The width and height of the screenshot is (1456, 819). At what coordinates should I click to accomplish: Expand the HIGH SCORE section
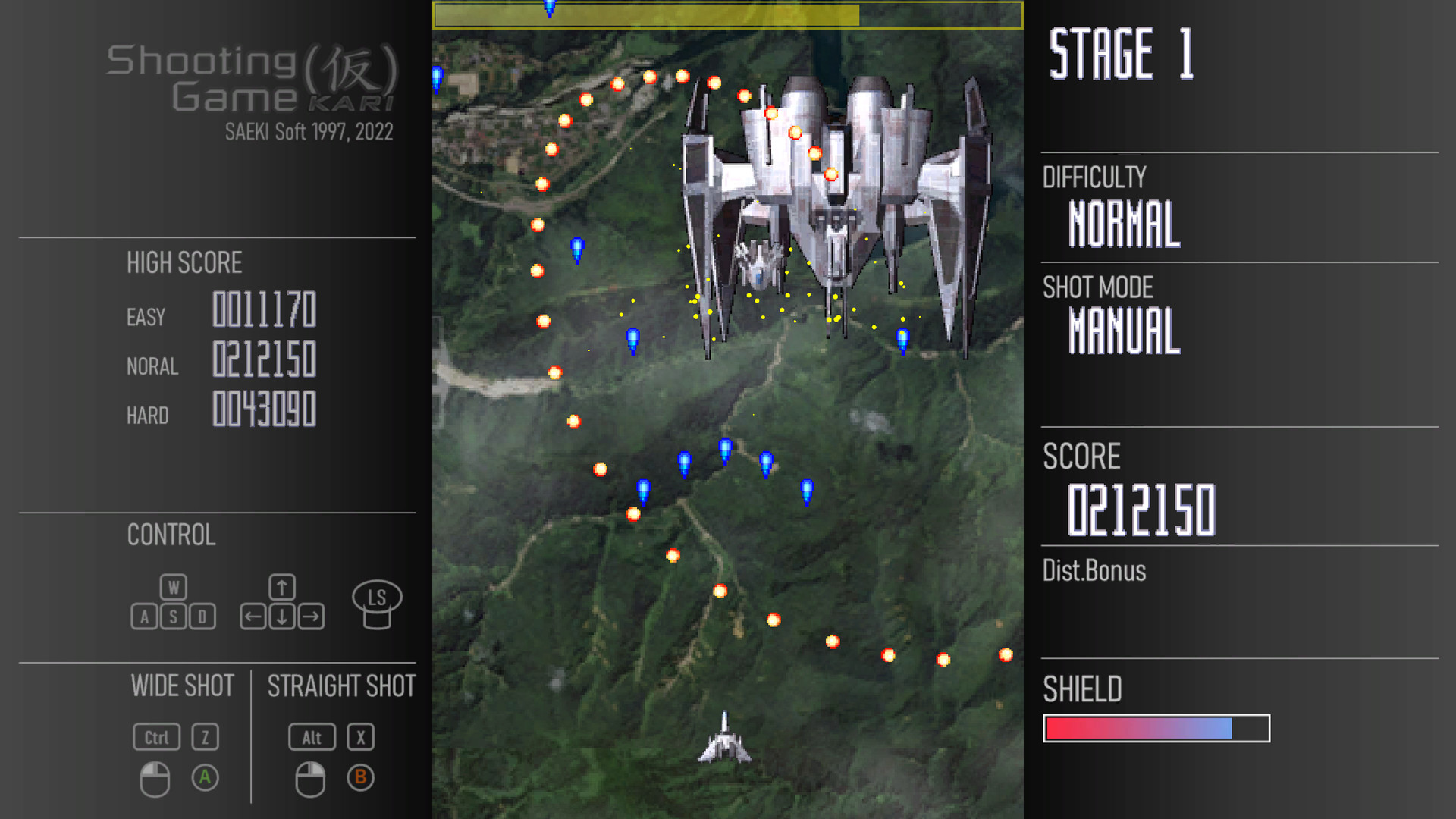click(184, 263)
